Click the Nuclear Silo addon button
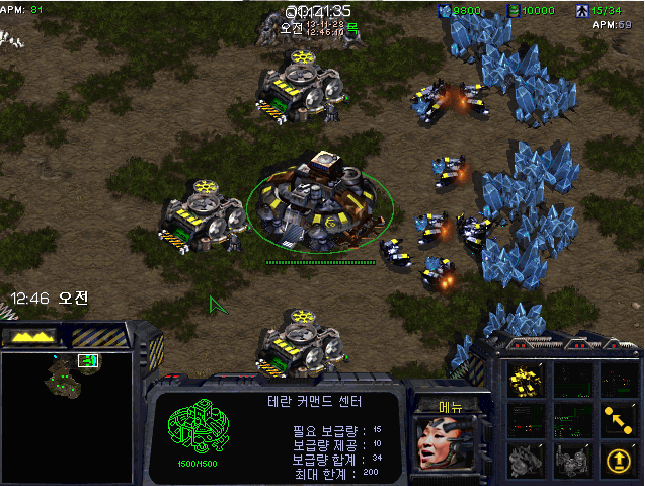 point(571,460)
